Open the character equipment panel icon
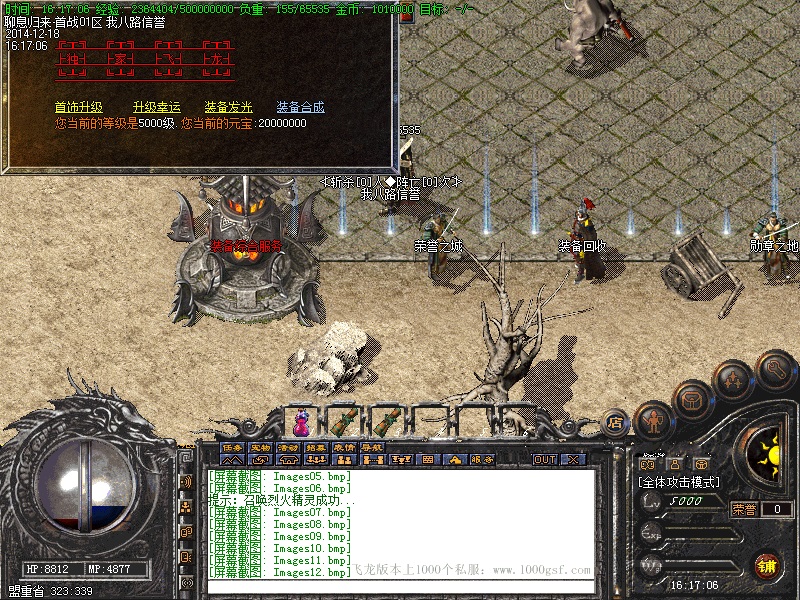 coord(653,420)
